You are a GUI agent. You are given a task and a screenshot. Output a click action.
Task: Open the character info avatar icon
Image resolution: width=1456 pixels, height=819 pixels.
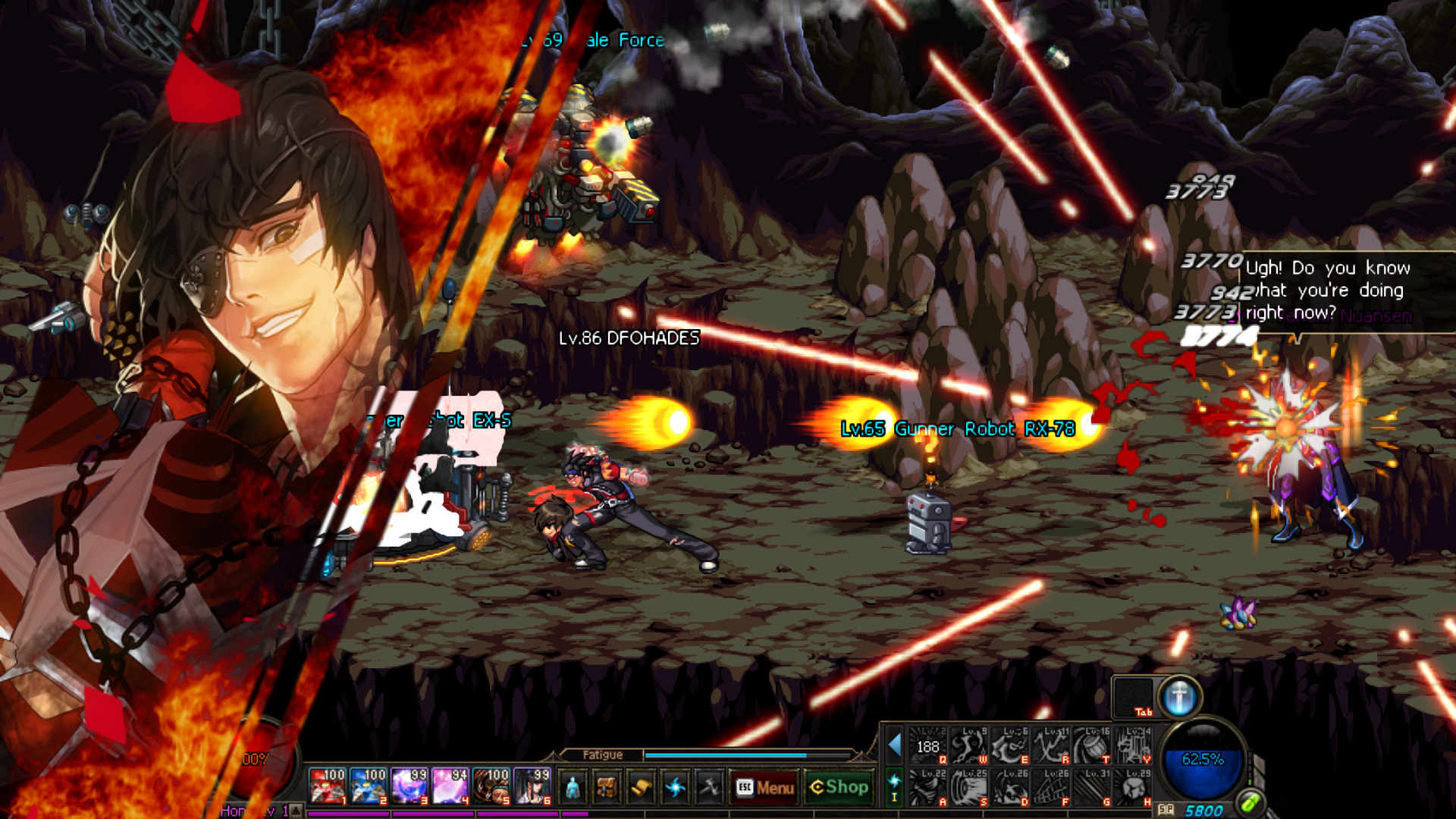(x=573, y=789)
